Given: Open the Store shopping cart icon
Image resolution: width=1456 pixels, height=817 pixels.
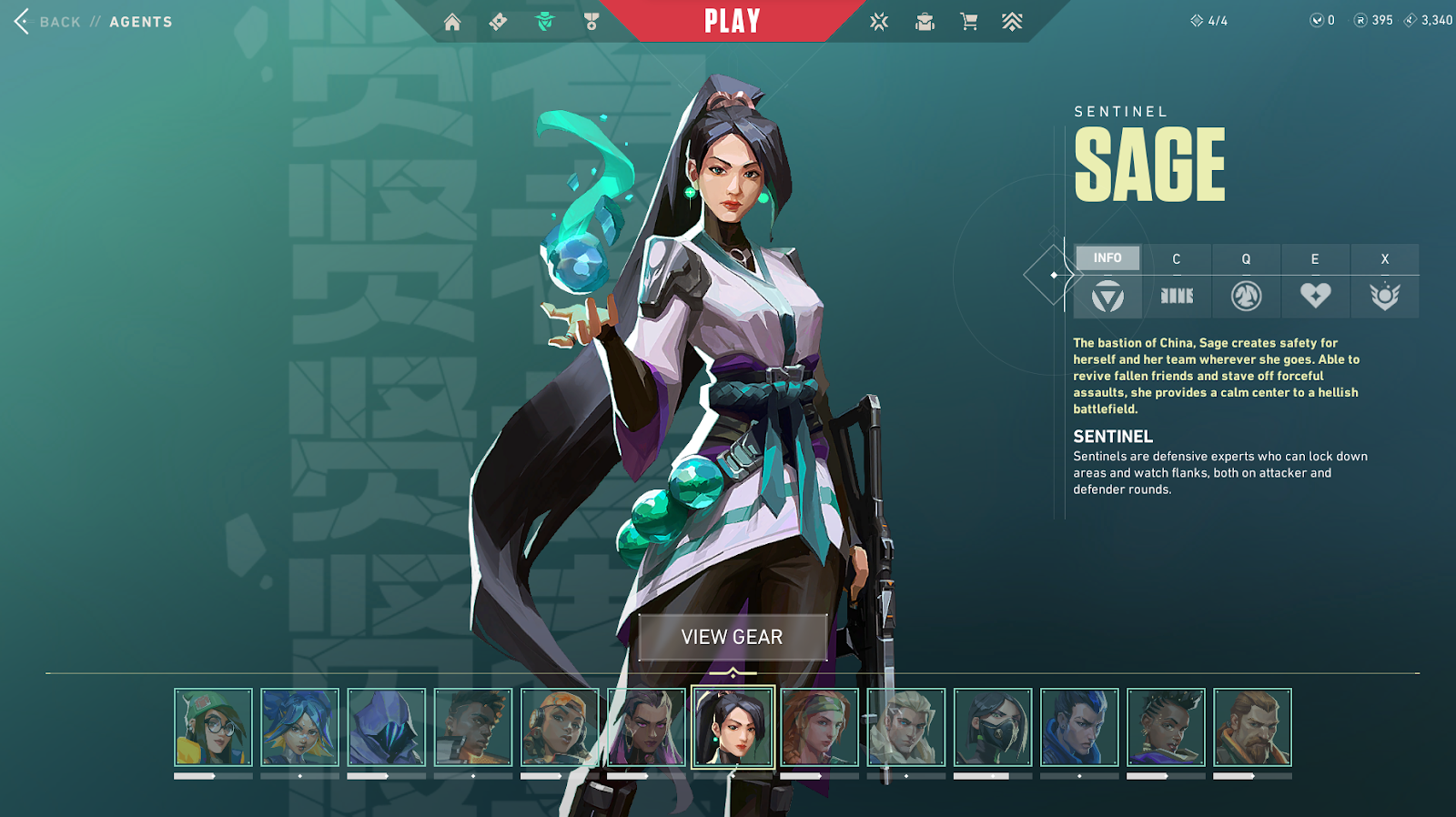Looking at the screenshot, I should pyautogui.click(x=969, y=22).
